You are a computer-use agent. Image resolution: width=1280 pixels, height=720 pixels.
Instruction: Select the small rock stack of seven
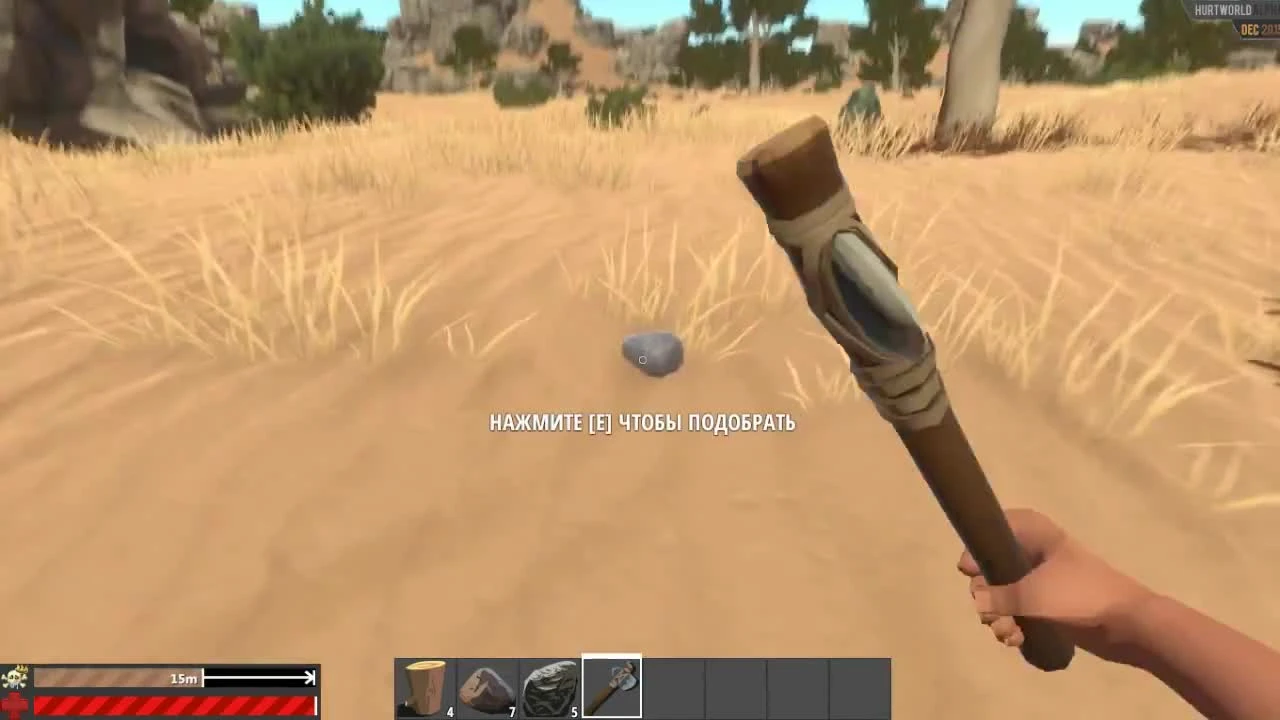[488, 684]
